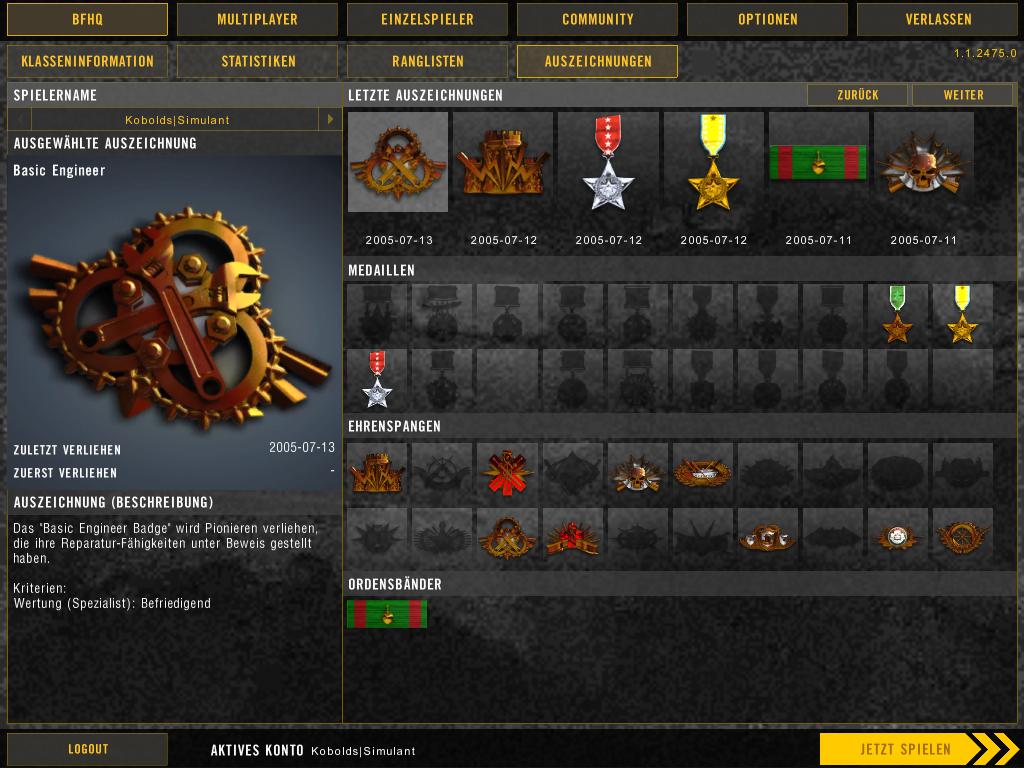Screen dimensions: 1024x768
Task: Select the gold star with yellow ribbon thumbnail
Action: pos(713,162)
